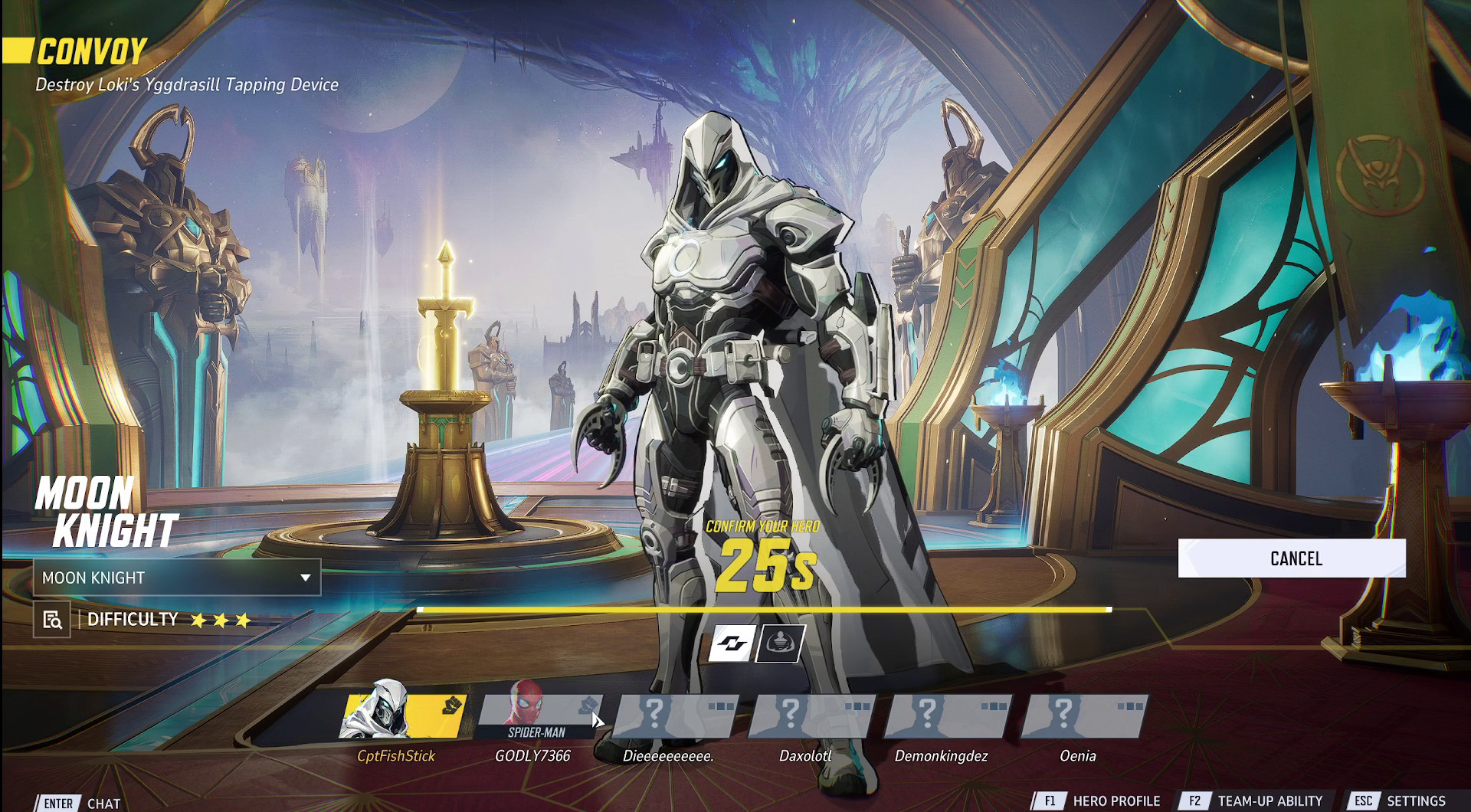
Task: Select CptFishStick's Moon Knight player card
Action: 403,717
